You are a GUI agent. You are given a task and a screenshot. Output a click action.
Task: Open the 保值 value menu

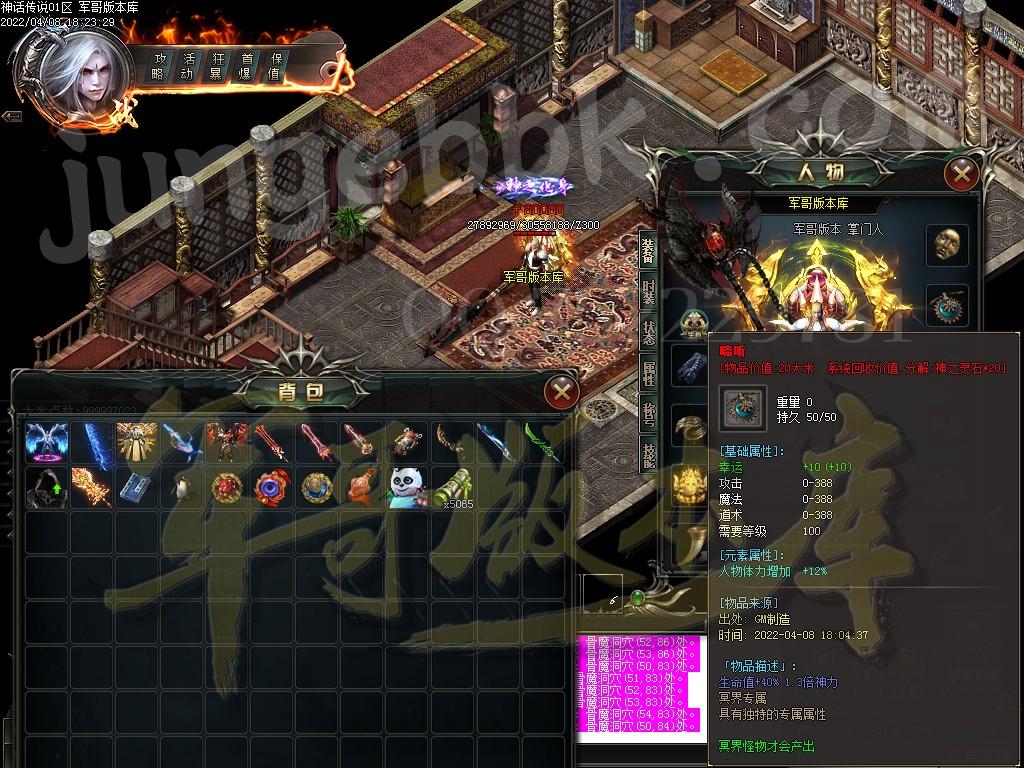(274, 66)
